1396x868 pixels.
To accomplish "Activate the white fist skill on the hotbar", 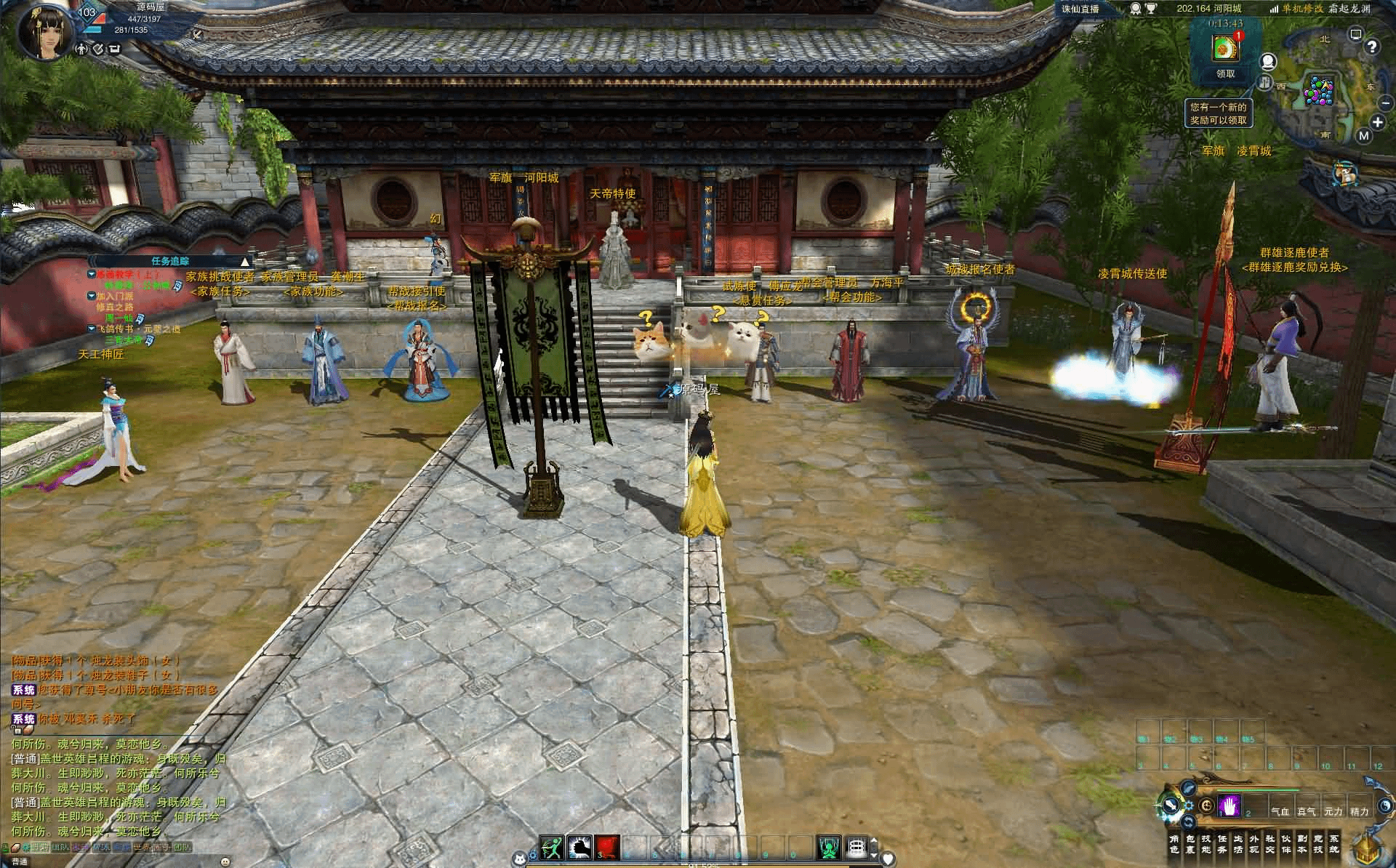I will pos(579,848).
